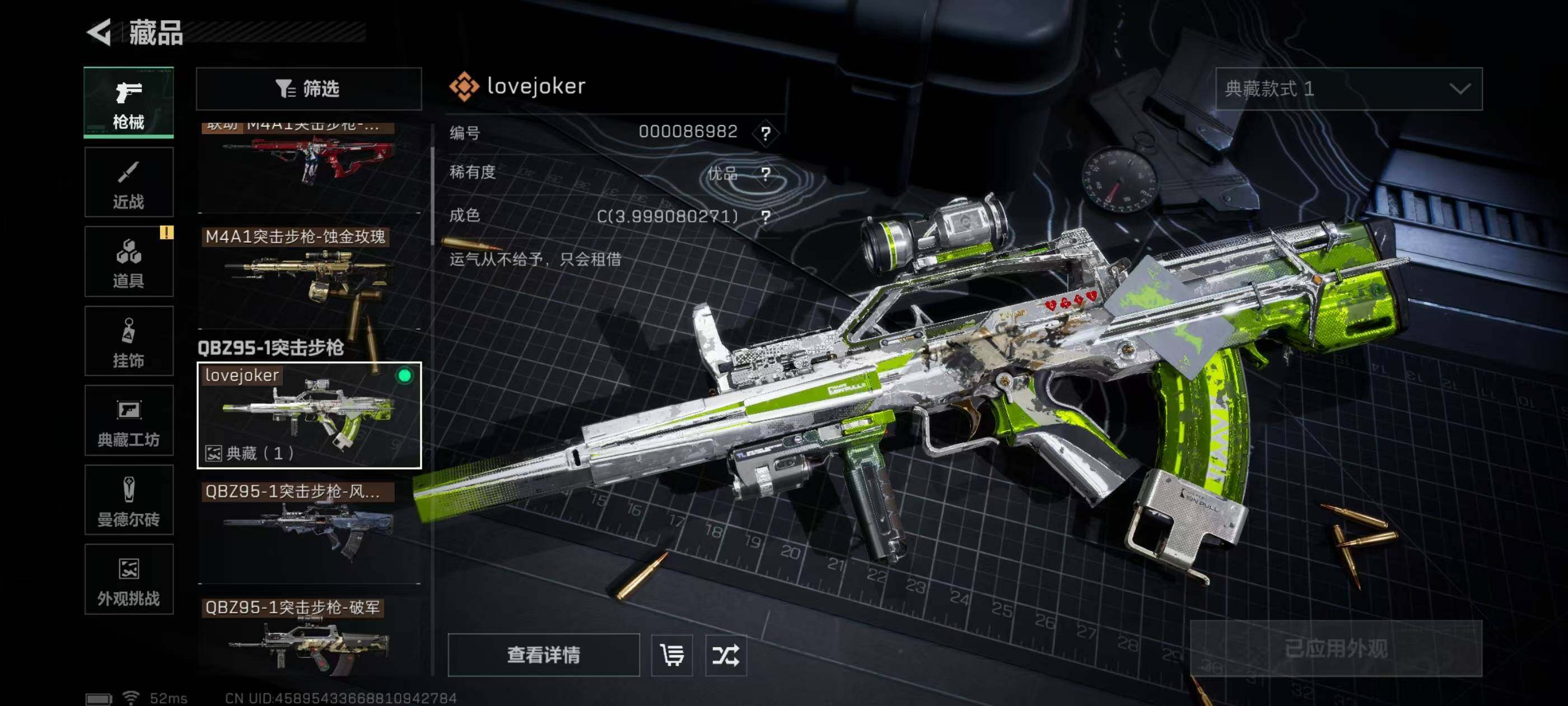Viewport: 1568px width, 706px height.
Task: Click the shopping cart list icon
Action: coord(671,655)
